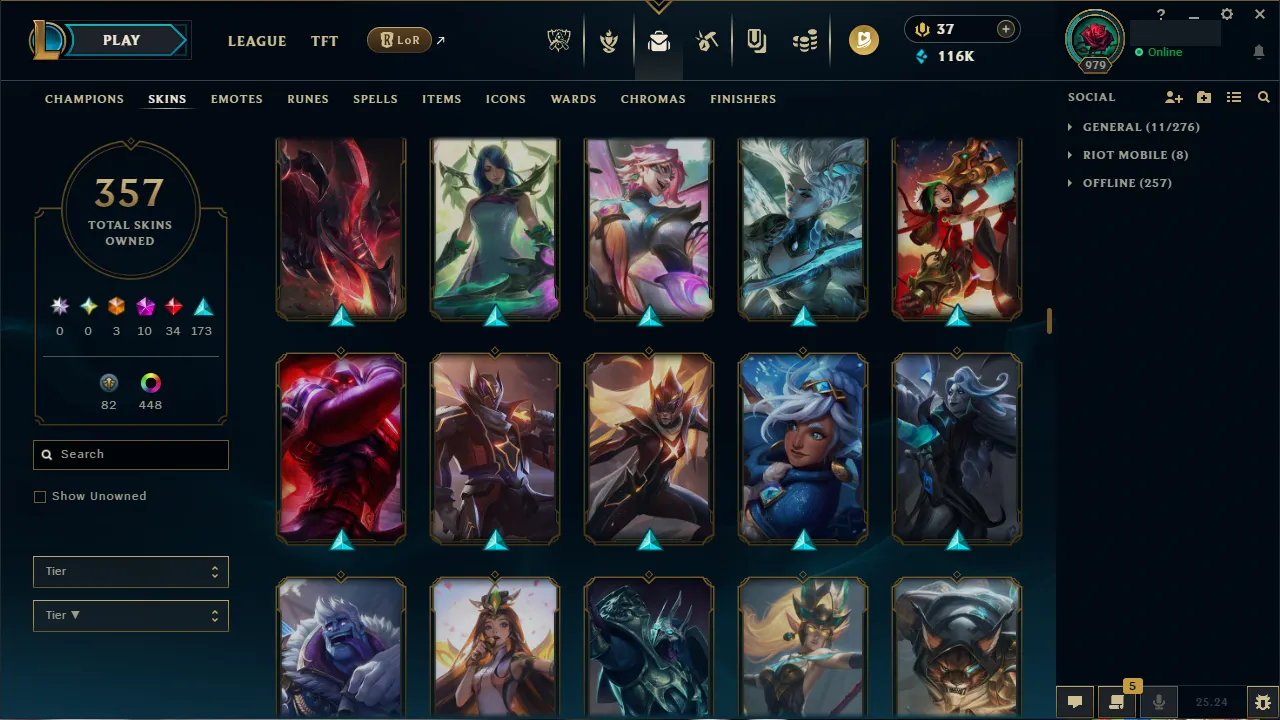Viewport: 1280px width, 720px height.
Task: Open the first Tier filter dropdown
Action: (x=130, y=571)
